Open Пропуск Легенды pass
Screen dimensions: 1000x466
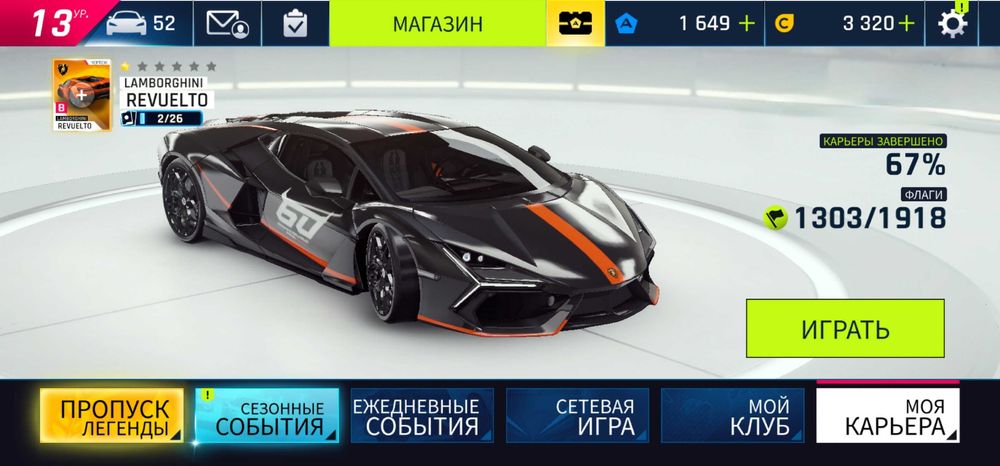pos(112,417)
